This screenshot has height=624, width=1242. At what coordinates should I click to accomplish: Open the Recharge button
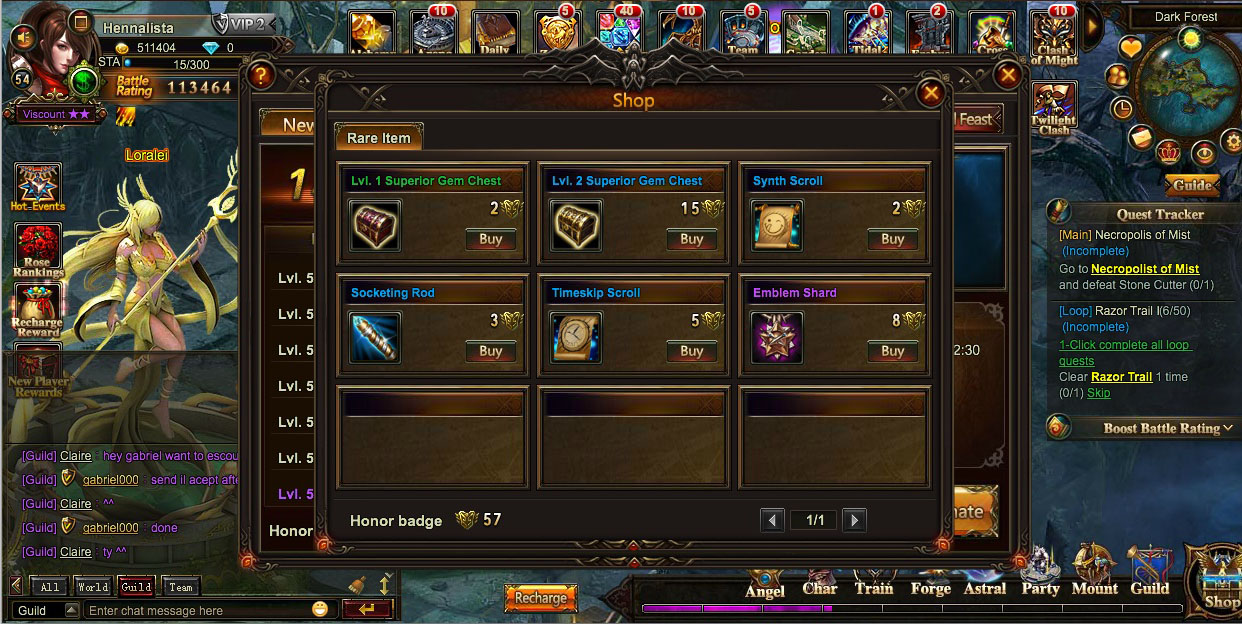[541, 598]
